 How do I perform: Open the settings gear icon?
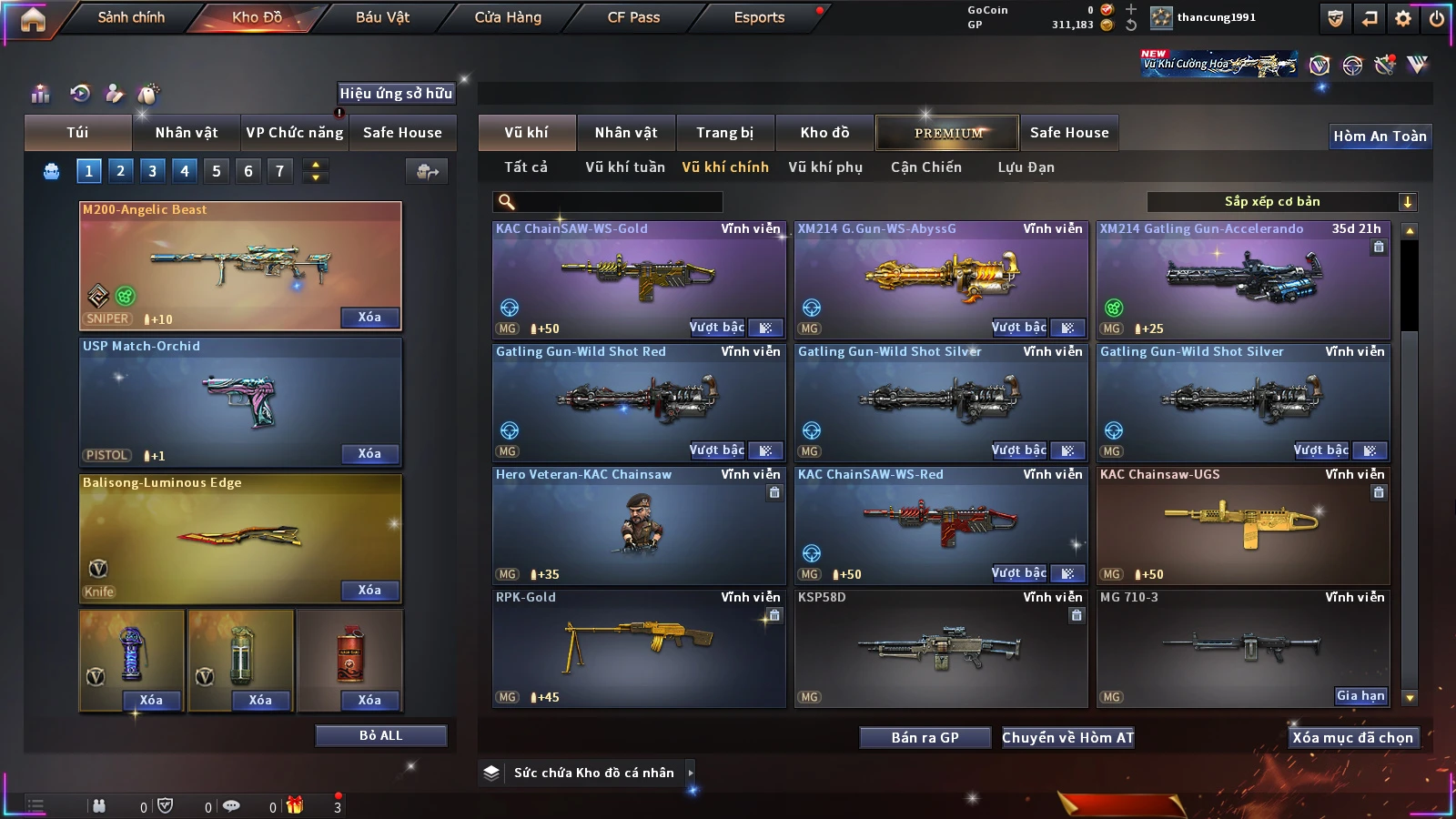tap(1403, 18)
